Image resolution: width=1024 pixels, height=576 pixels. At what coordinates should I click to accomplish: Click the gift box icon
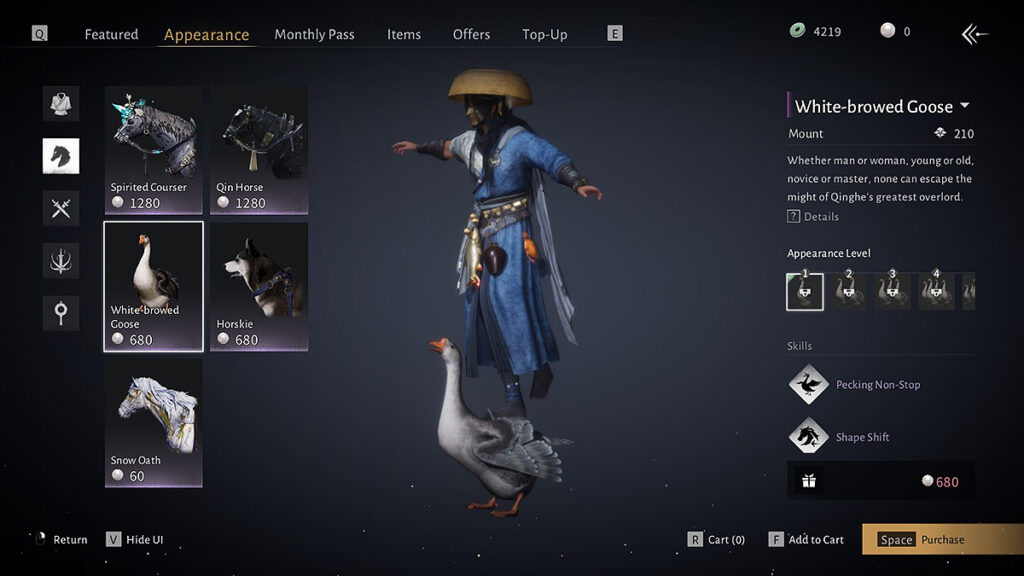[x=809, y=481]
